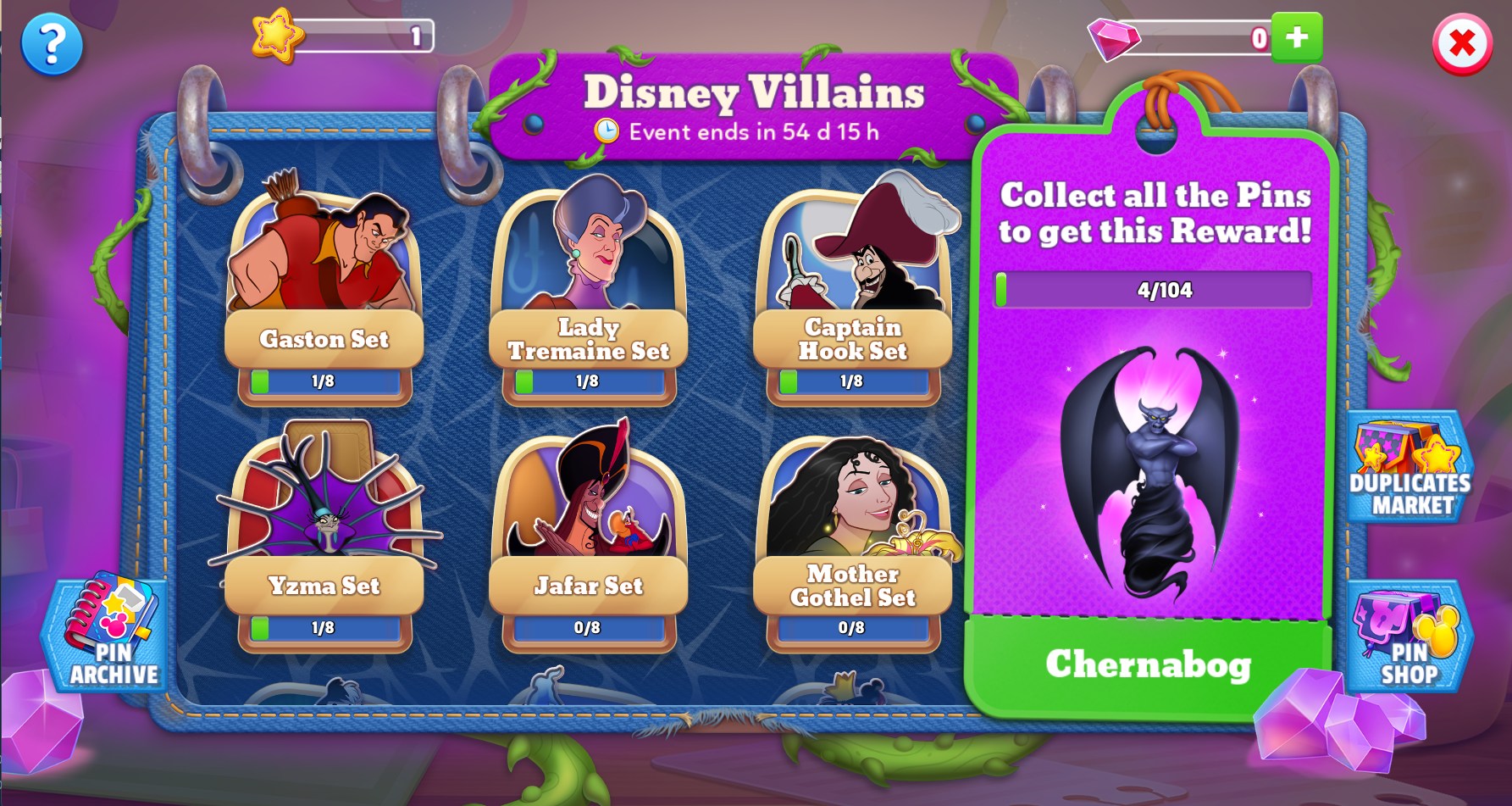
Task: Add gems with the green plus button
Action: pyautogui.click(x=1296, y=37)
